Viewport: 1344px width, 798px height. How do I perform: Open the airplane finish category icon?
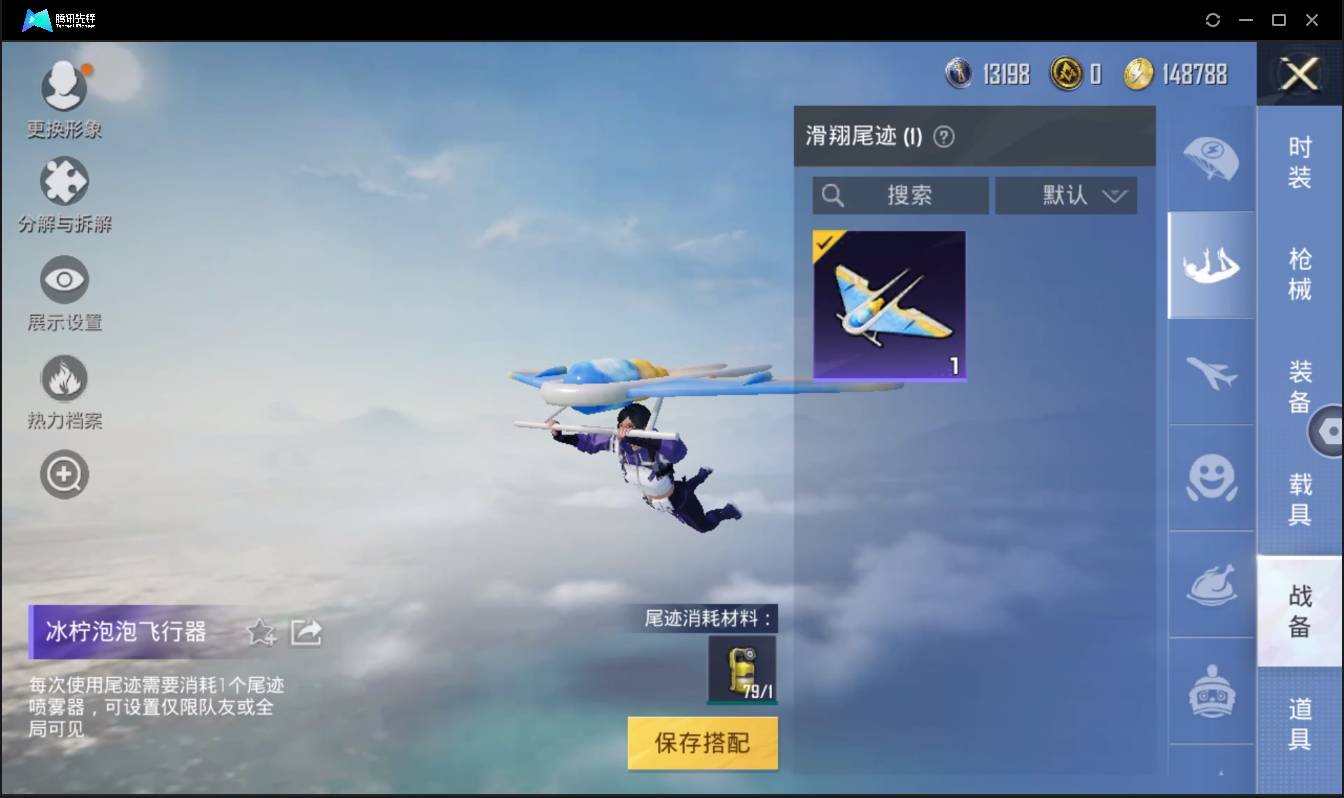(x=1210, y=373)
